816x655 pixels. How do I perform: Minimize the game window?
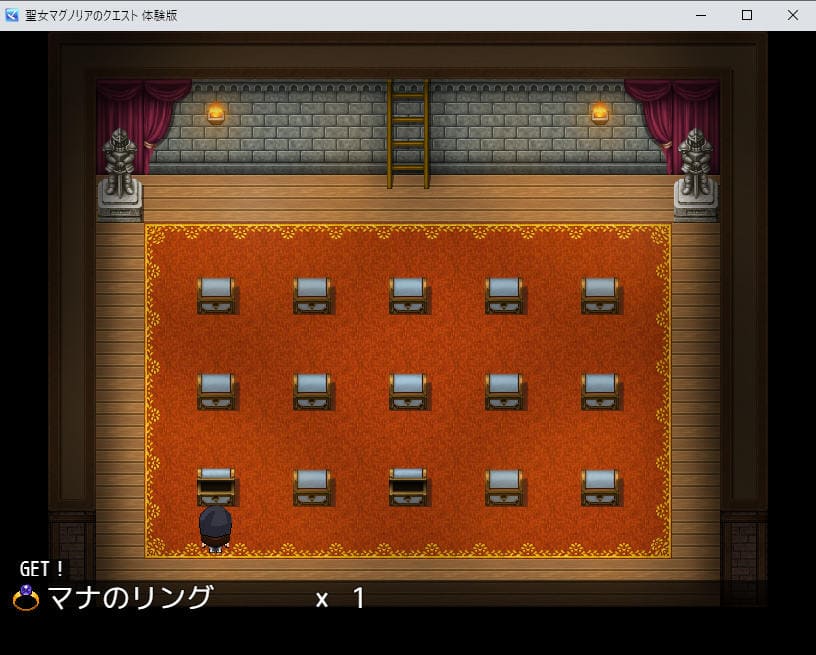(701, 15)
